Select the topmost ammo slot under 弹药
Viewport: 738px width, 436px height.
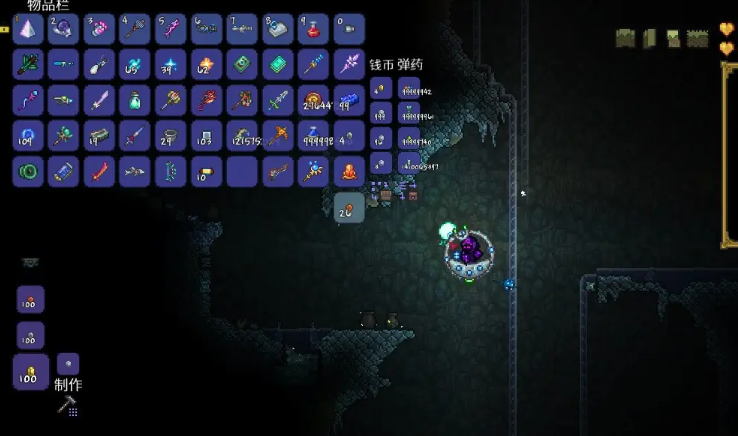[x=409, y=89]
